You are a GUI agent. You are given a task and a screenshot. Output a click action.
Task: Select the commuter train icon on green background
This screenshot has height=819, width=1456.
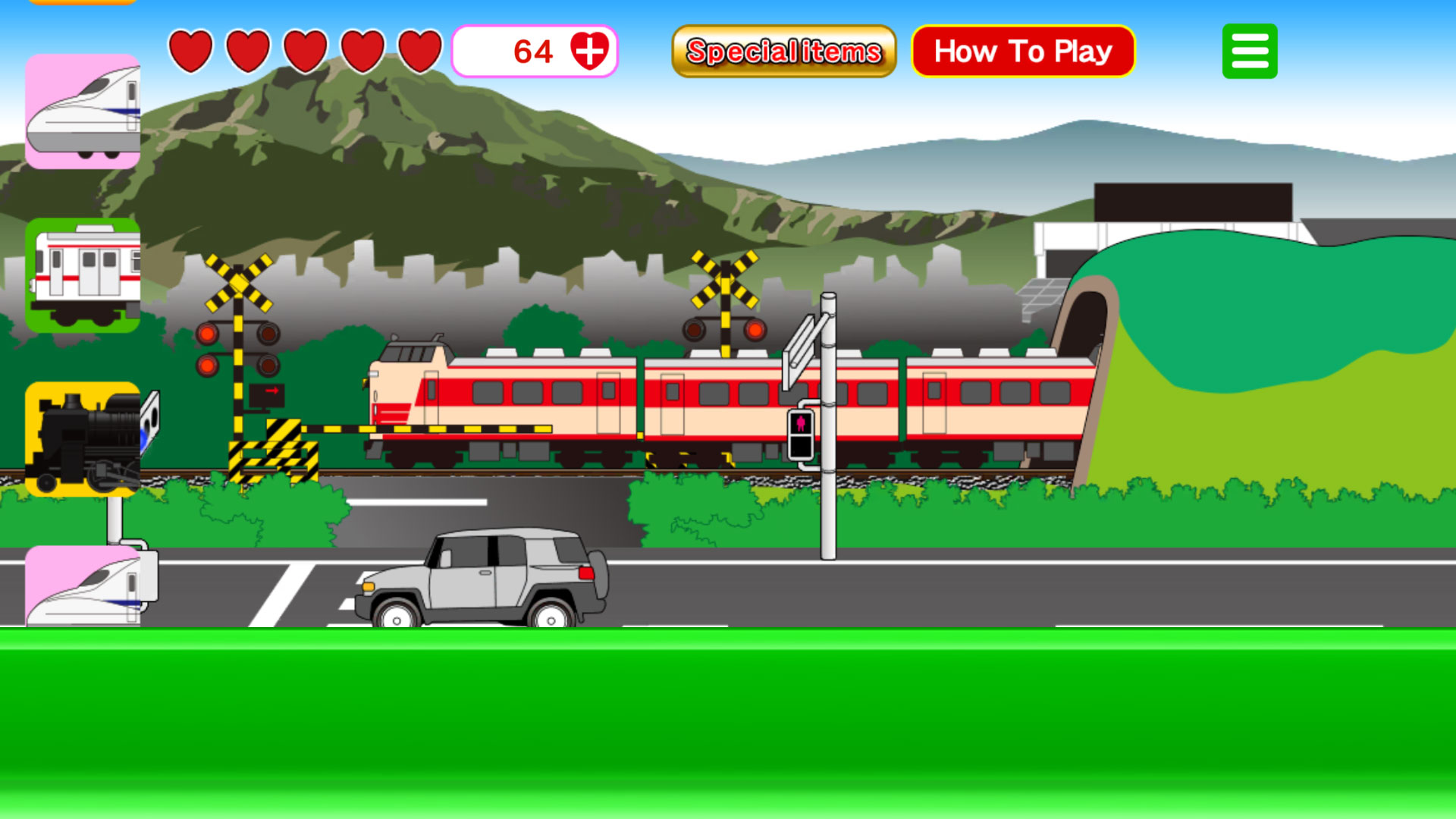coord(83,277)
